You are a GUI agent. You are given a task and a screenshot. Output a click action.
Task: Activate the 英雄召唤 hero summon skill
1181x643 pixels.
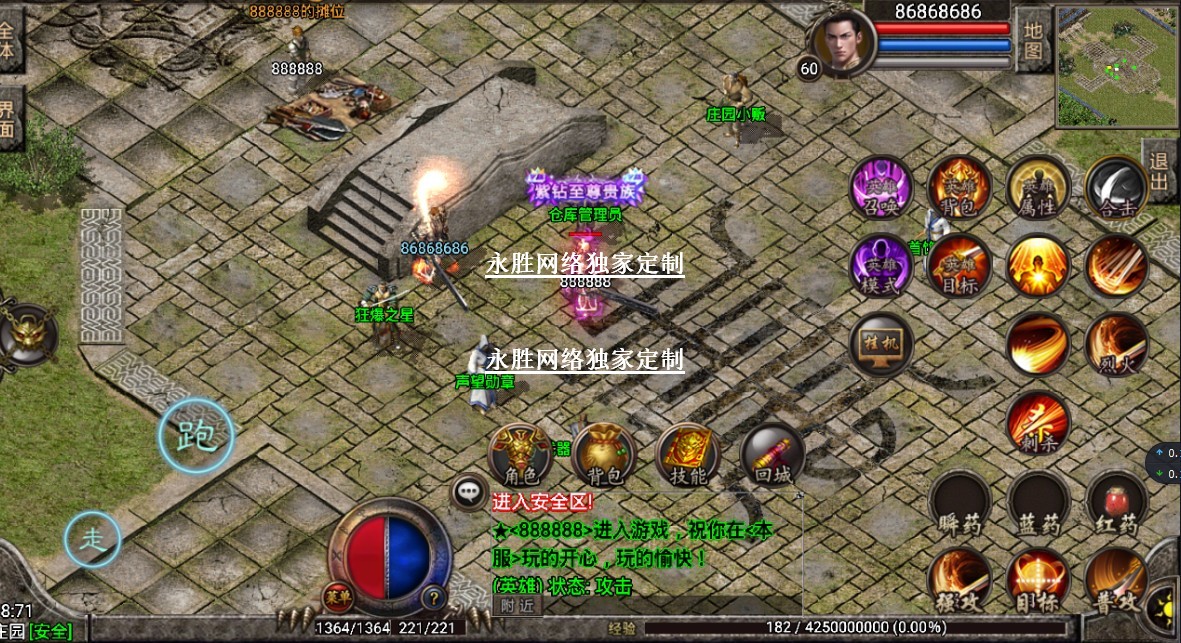tap(880, 188)
